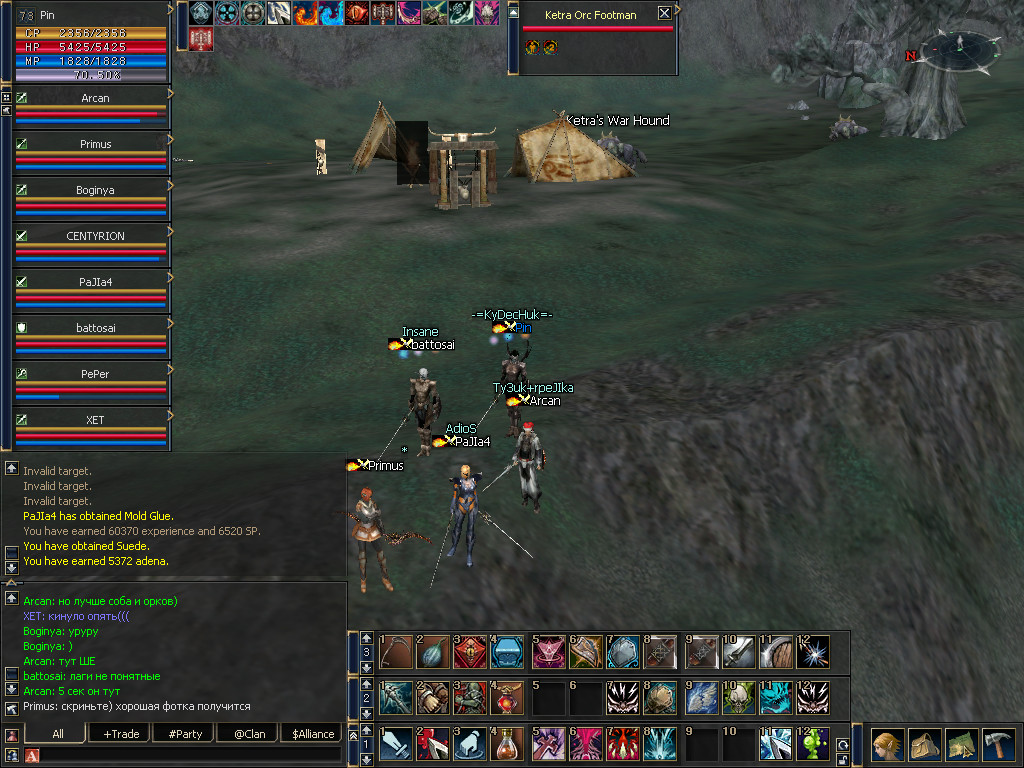Use the orange potion in the bottom hotbar
This screenshot has height=768, width=1024.
point(507,745)
